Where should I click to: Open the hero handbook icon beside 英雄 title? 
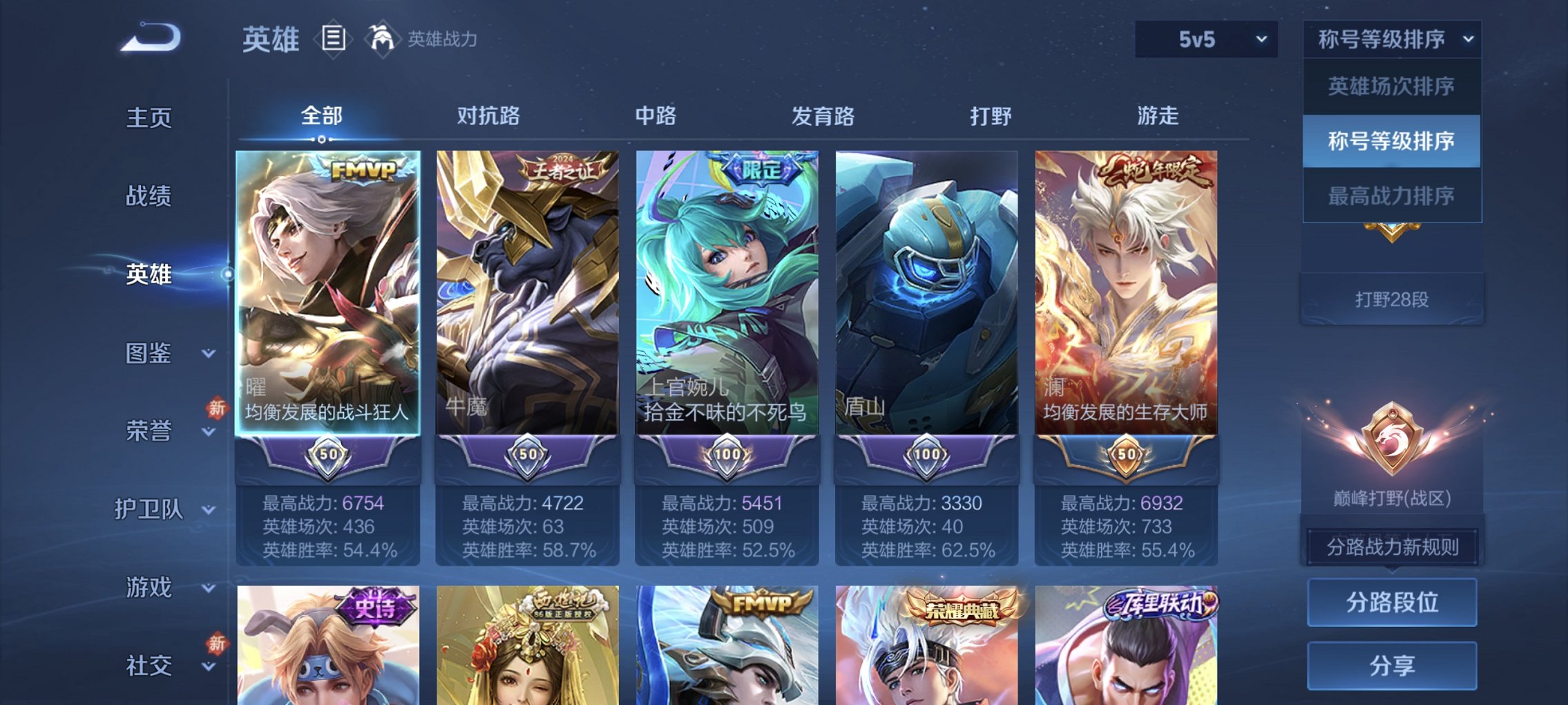pyautogui.click(x=333, y=38)
